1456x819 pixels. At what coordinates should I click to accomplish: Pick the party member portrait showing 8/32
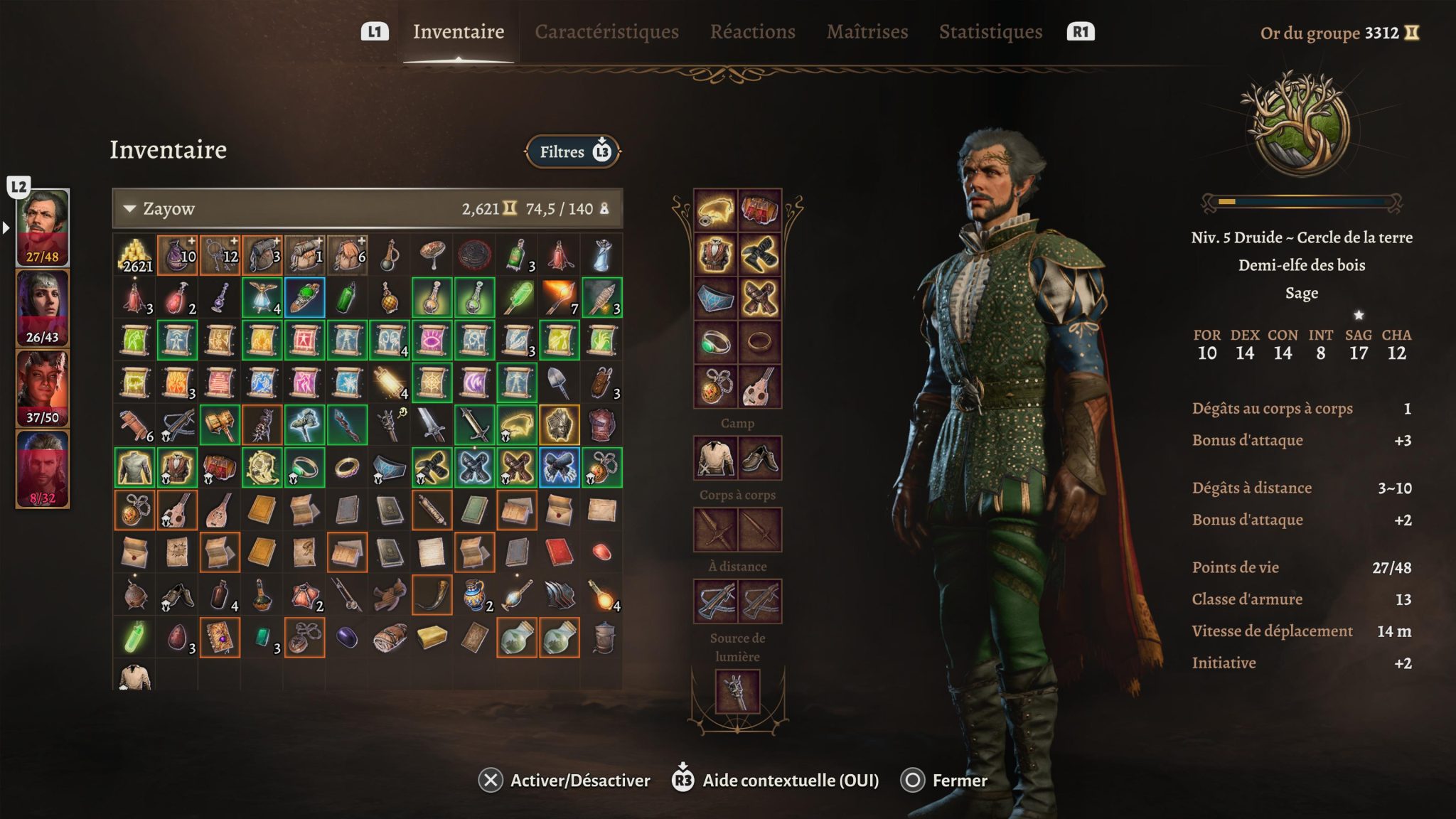click(43, 469)
